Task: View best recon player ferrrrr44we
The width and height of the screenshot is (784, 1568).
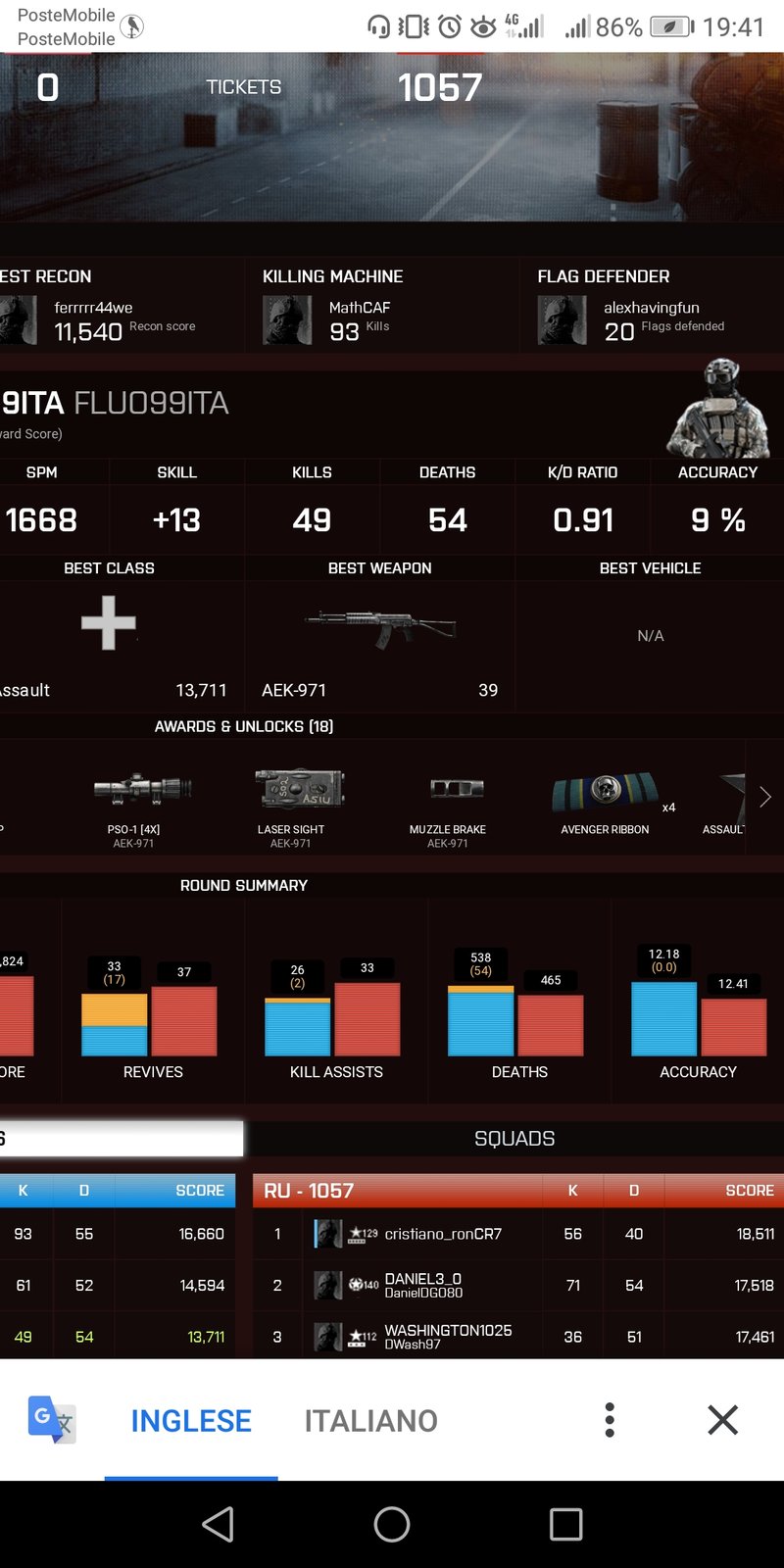Action: [x=93, y=308]
